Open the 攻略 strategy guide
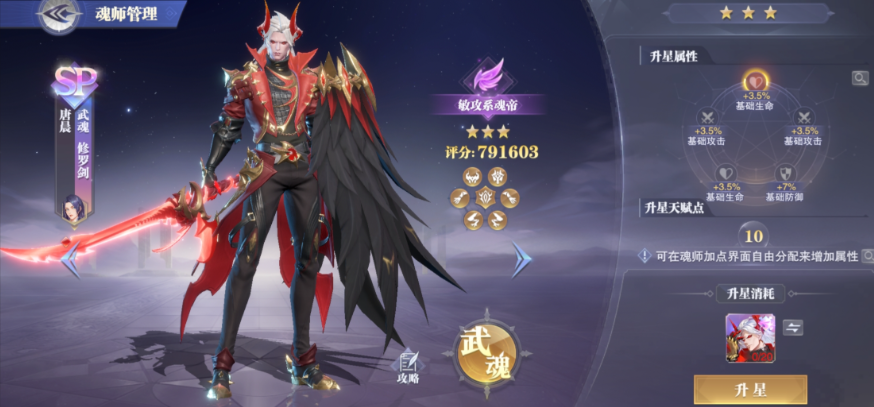 [407, 367]
